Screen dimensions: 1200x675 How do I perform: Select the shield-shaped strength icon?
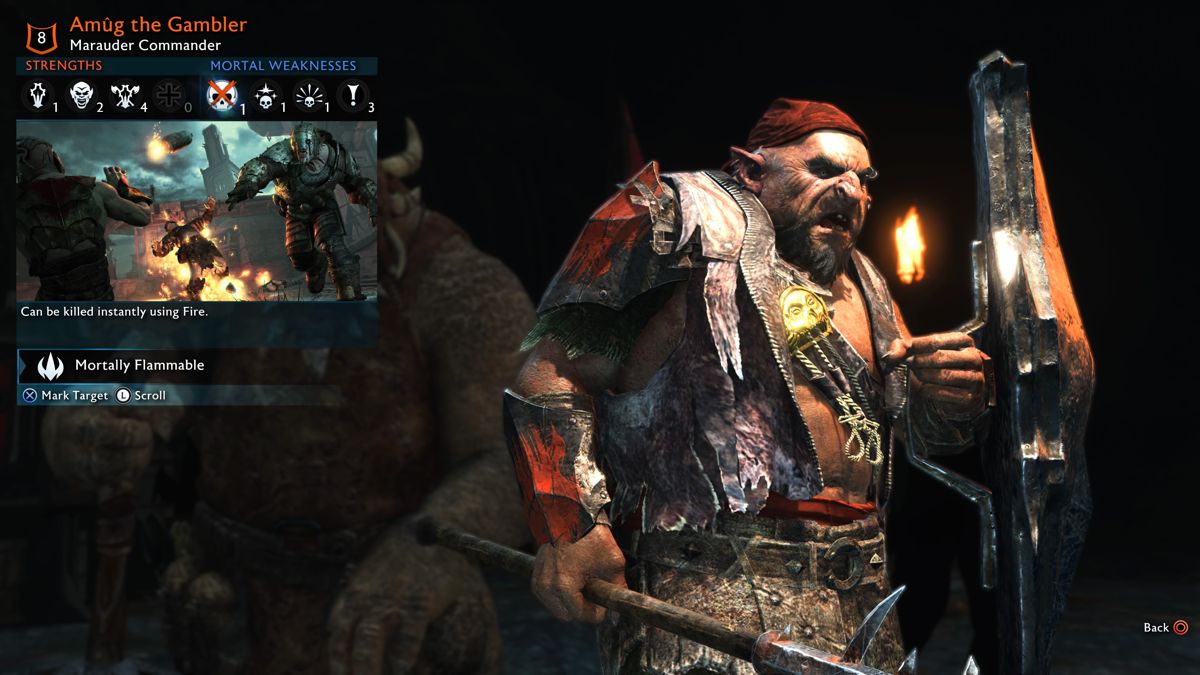pyautogui.click(x=38, y=96)
